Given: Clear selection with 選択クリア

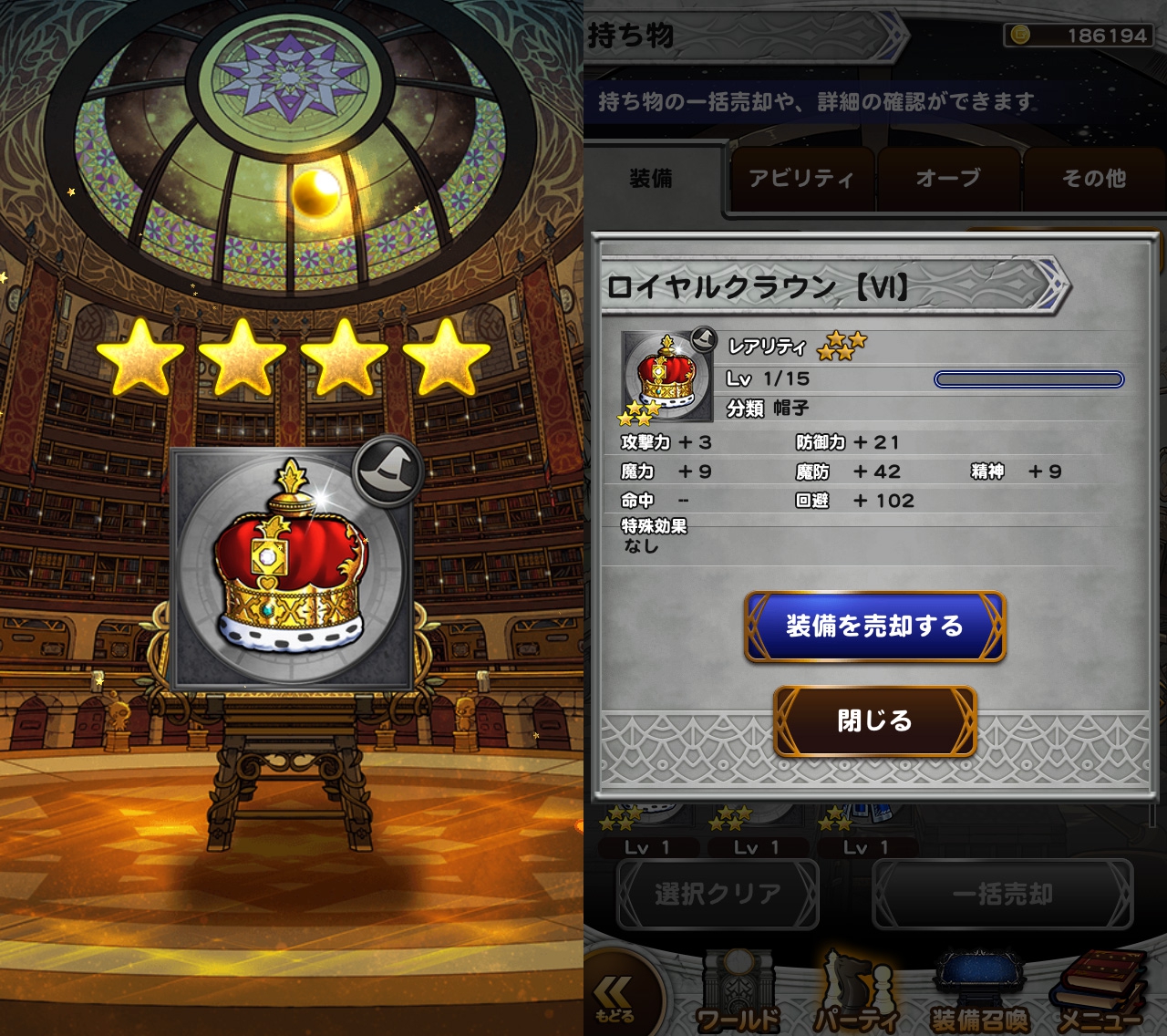Looking at the screenshot, I should [x=718, y=895].
